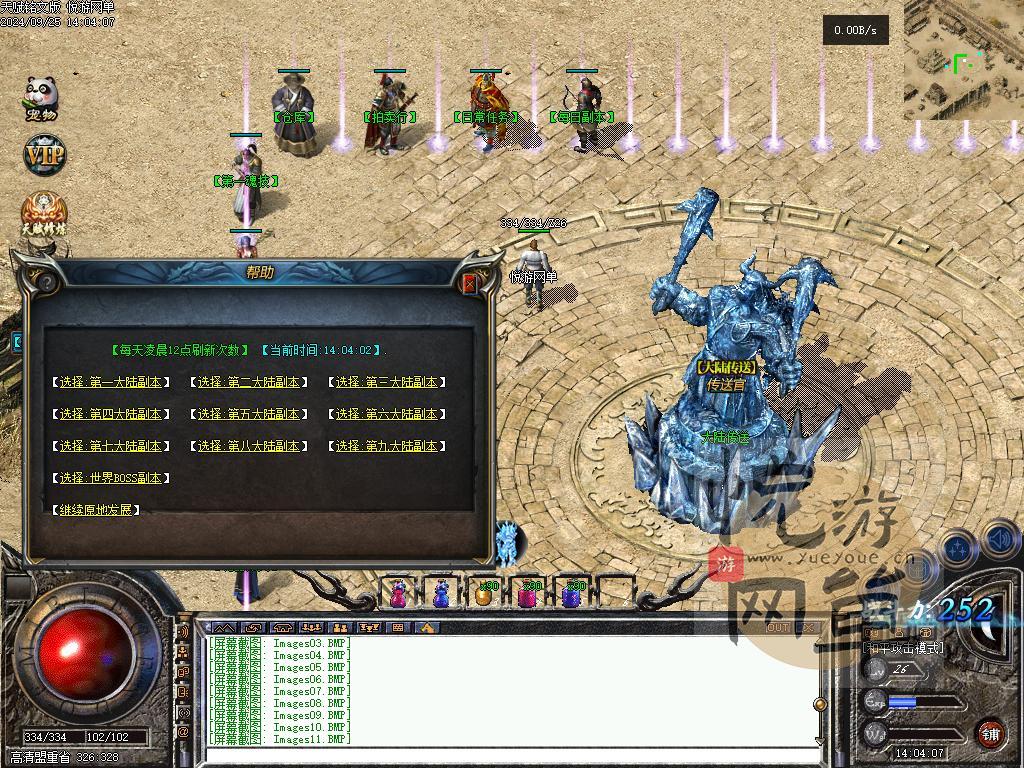Toggle the speaker sound button
Screen dimensions: 1024x768
[1001, 541]
